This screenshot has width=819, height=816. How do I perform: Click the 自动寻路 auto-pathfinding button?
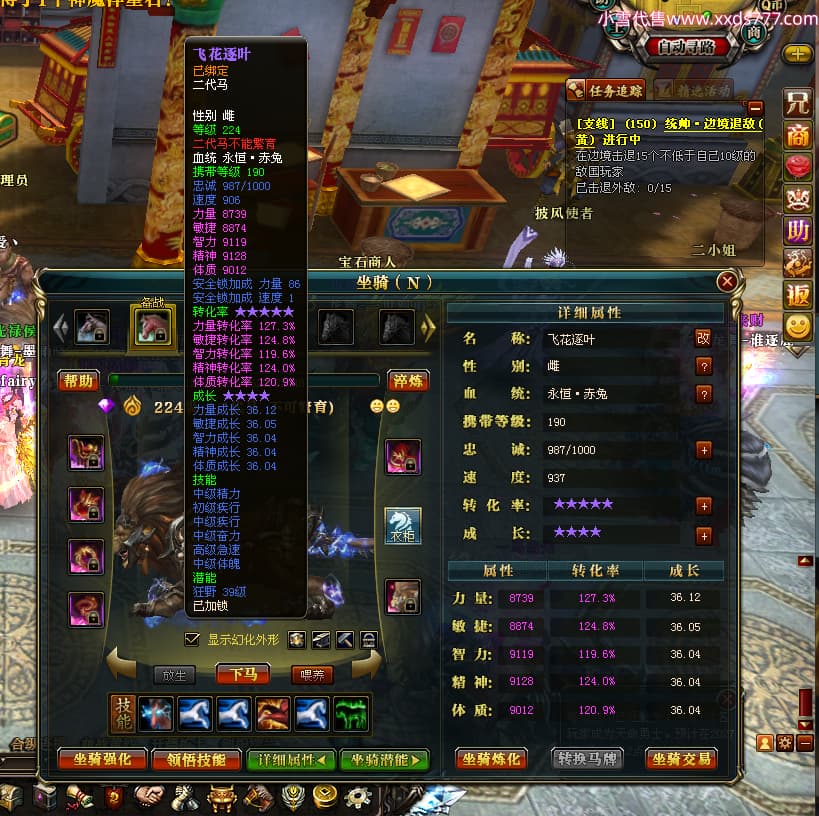click(x=687, y=46)
